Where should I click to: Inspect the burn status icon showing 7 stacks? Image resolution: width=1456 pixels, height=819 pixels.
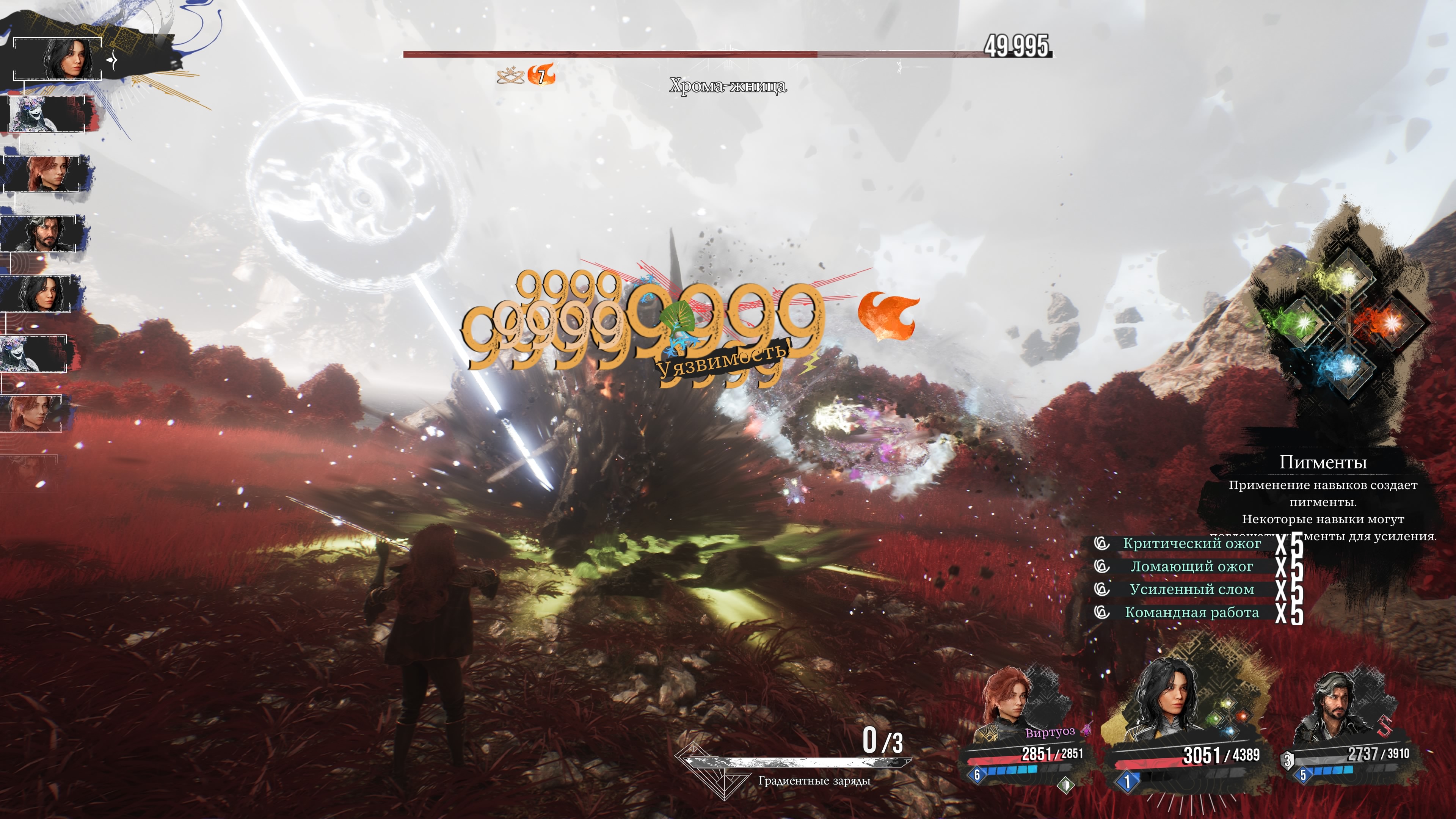(541, 75)
